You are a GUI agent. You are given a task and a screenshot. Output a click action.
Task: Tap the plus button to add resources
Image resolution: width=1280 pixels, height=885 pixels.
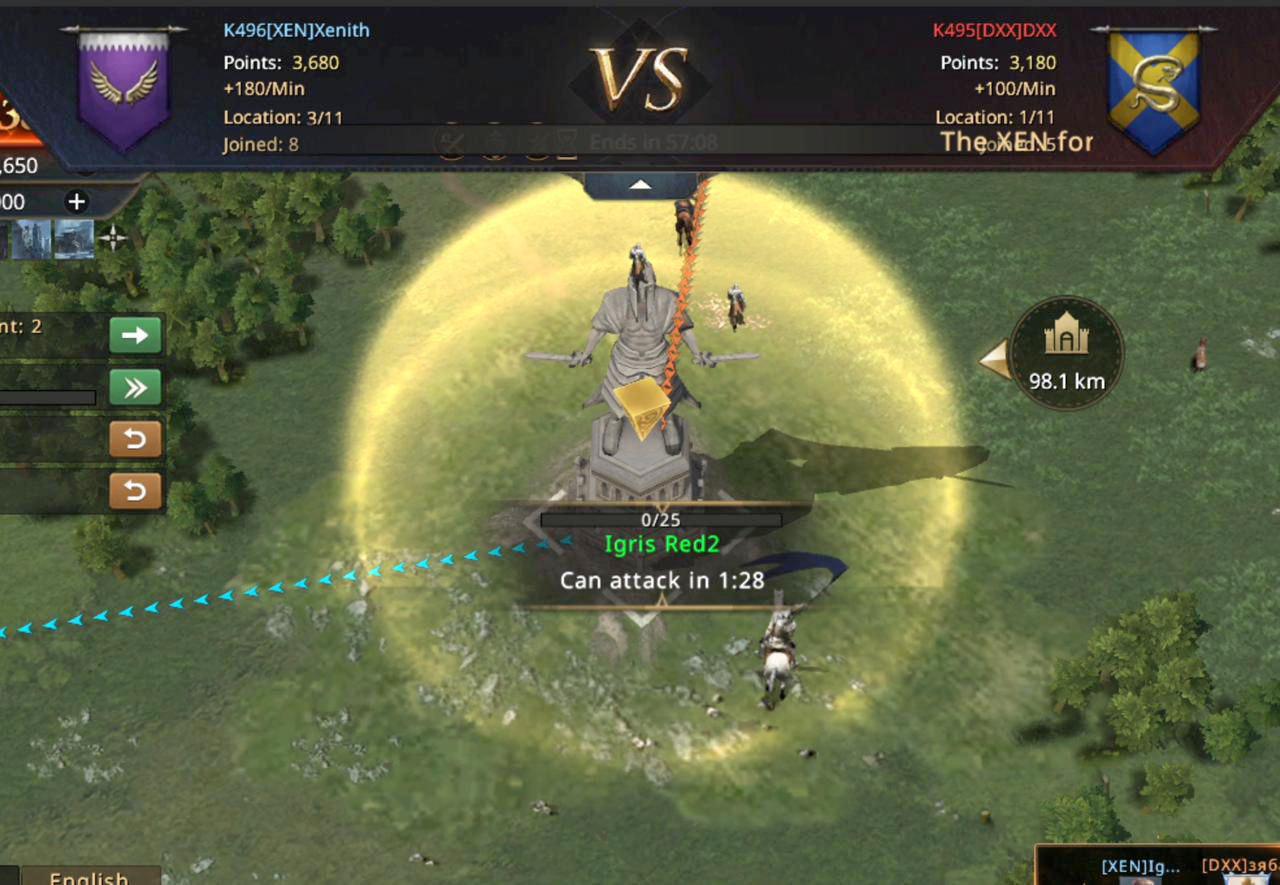pyautogui.click(x=76, y=202)
